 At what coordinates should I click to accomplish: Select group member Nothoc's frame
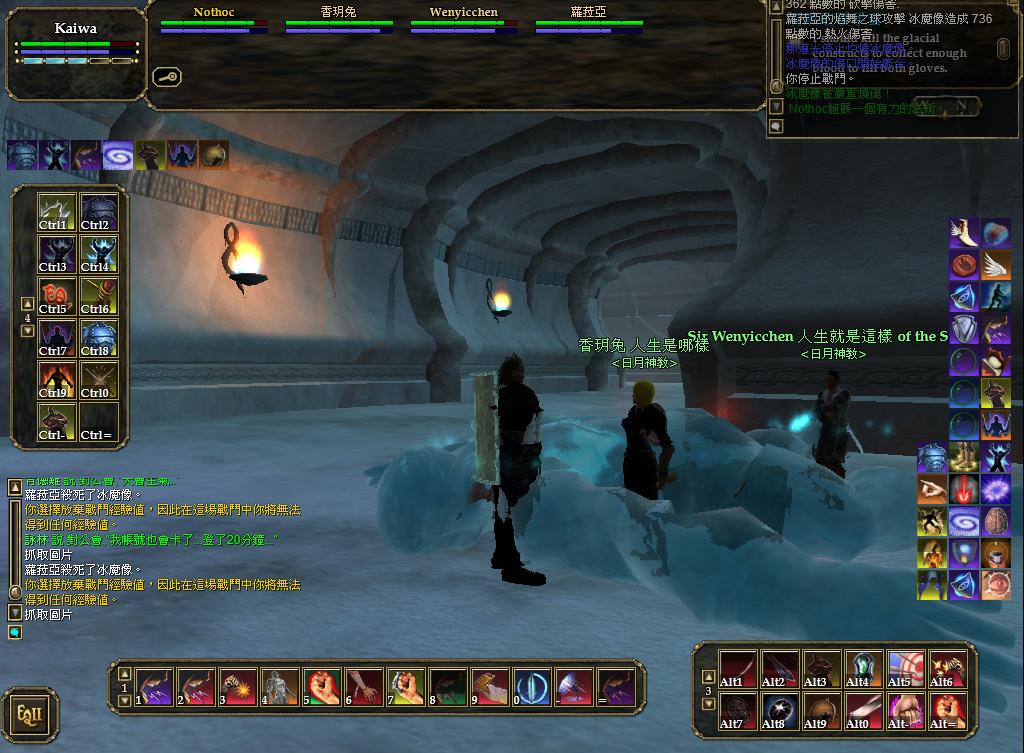214,21
